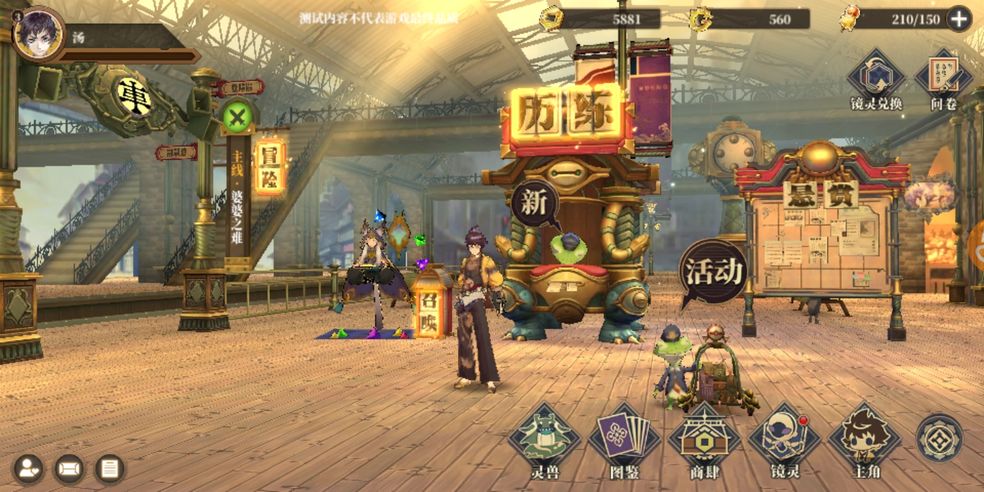Open the 镜灵 mirror spirit menu
The width and height of the screenshot is (984, 492).
click(x=784, y=438)
